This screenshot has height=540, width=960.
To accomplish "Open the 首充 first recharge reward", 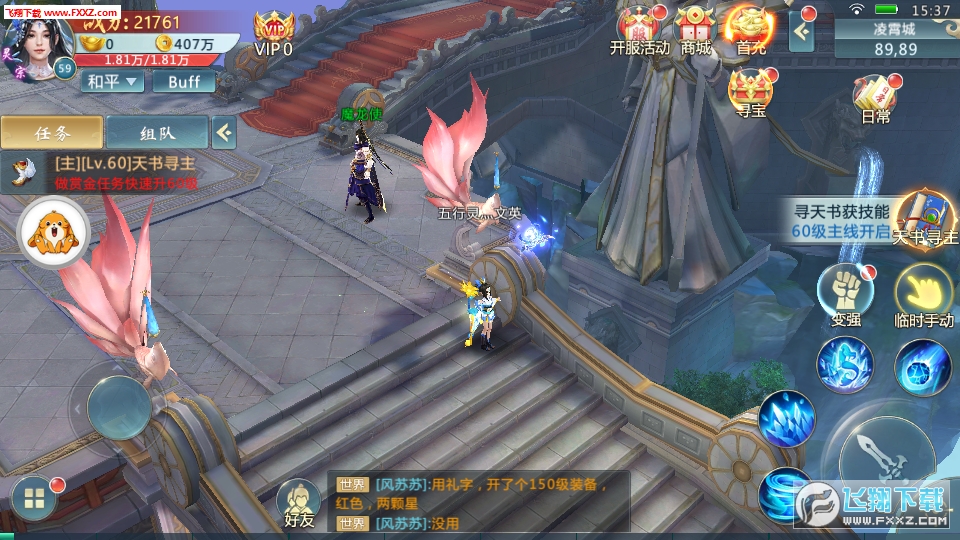I will [752, 30].
